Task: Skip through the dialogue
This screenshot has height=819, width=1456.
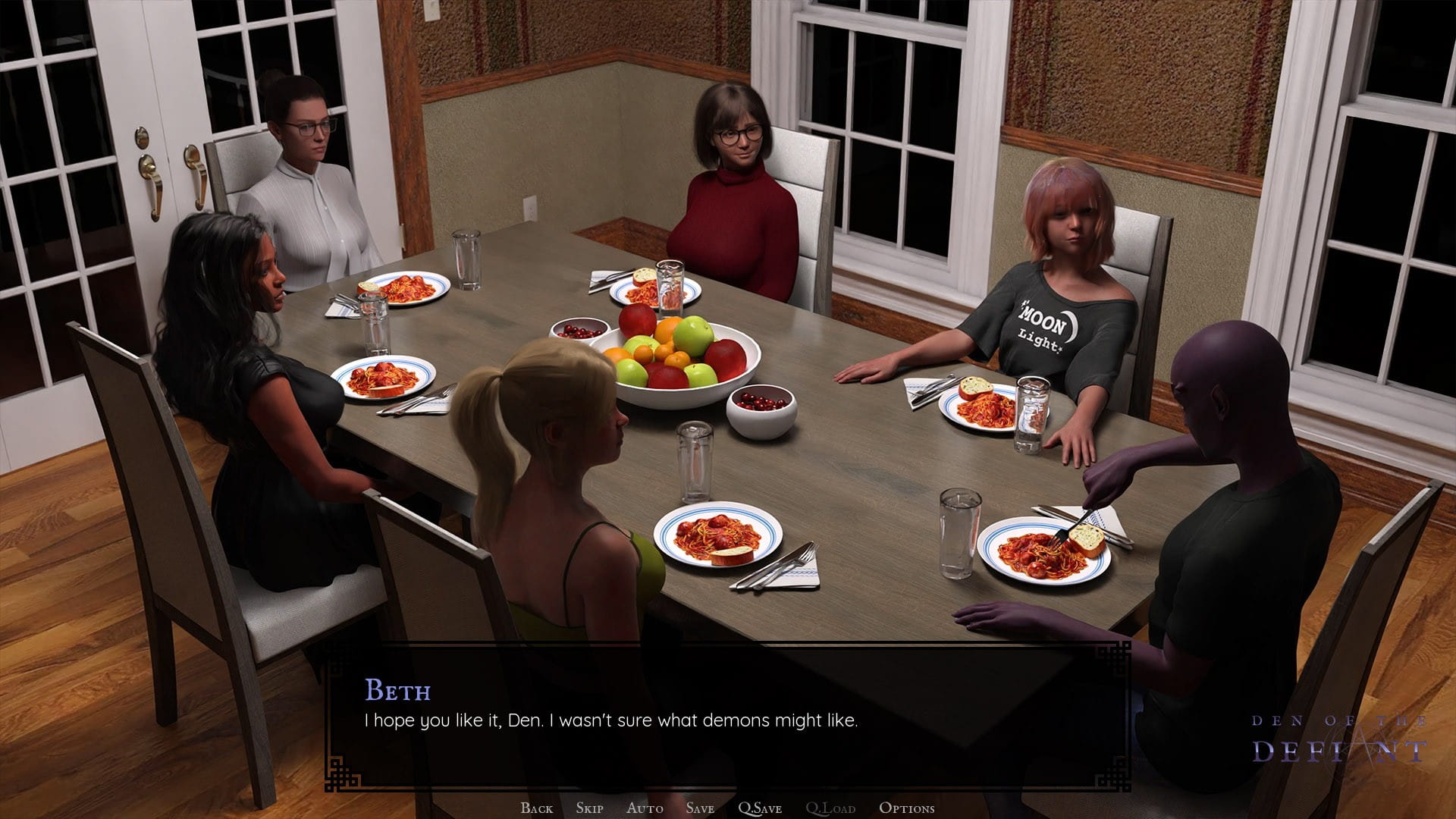Action: coord(589,808)
